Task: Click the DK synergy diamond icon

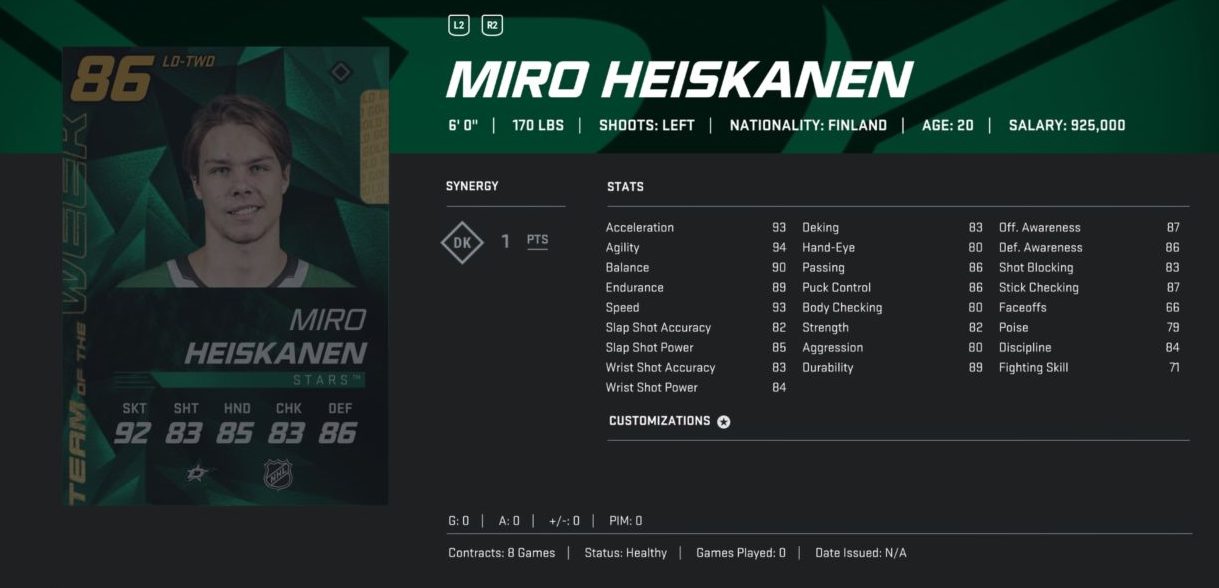Action: pos(462,241)
